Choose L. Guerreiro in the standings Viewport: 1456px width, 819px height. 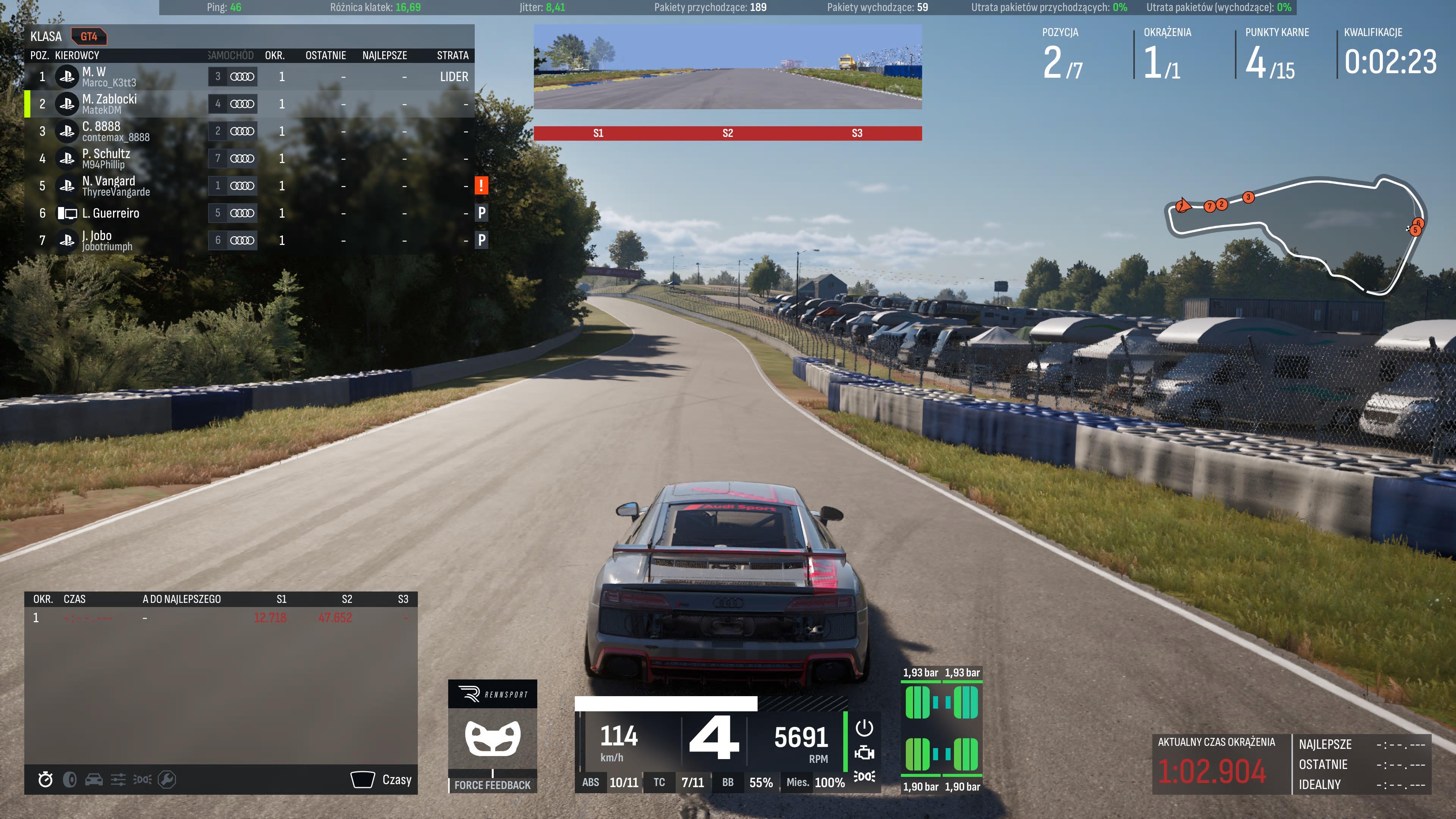point(249,213)
